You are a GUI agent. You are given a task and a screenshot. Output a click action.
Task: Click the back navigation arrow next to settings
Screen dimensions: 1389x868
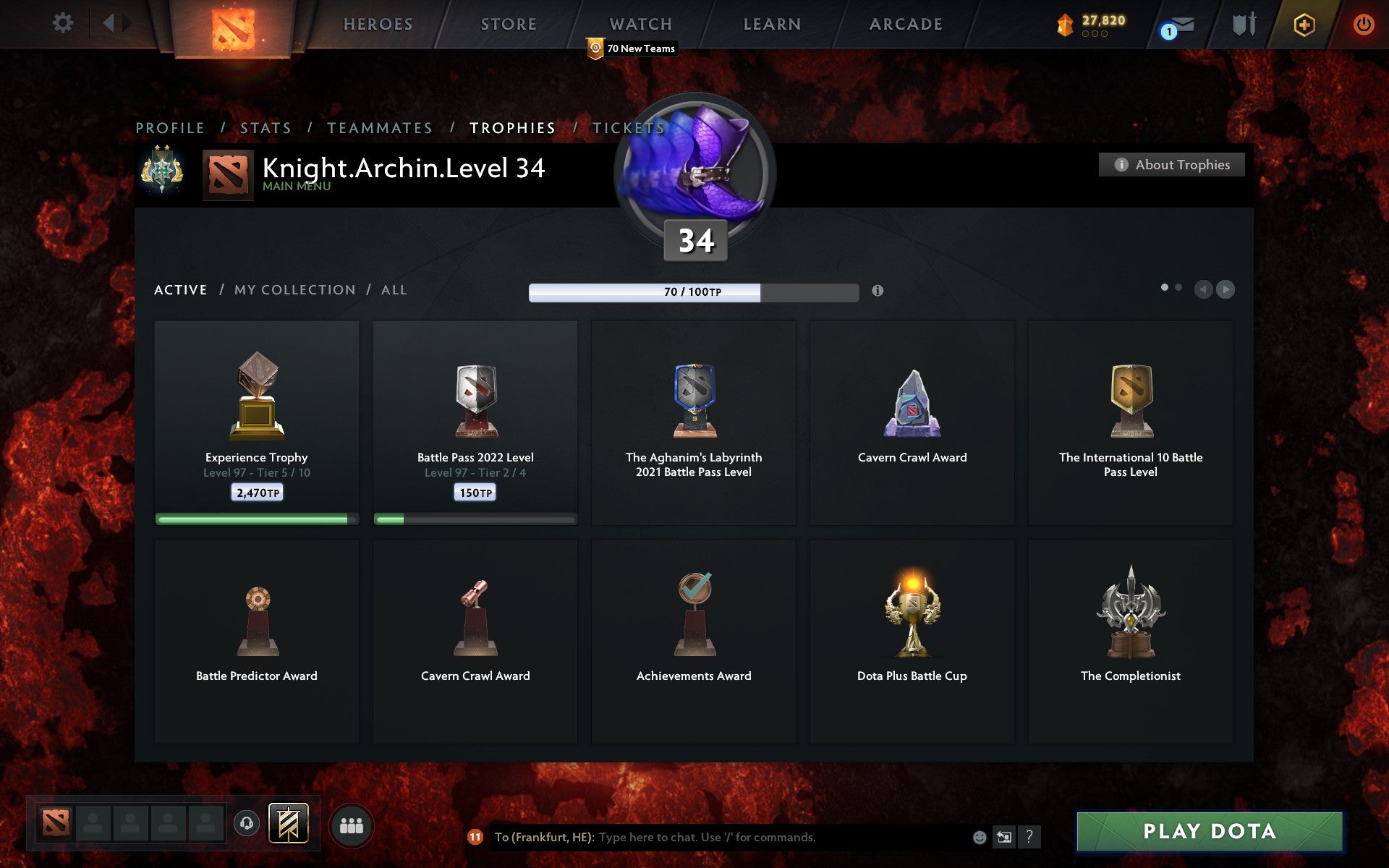tap(109, 22)
